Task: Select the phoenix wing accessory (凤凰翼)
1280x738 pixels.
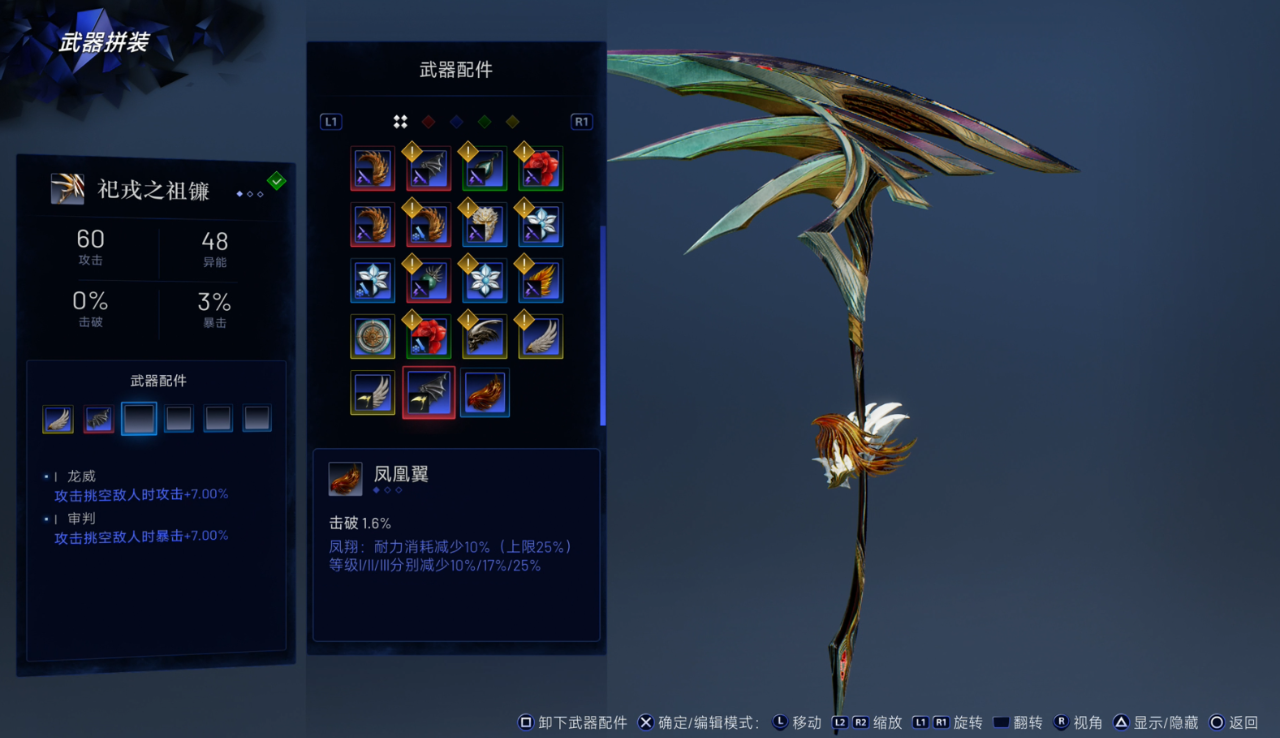Action: click(485, 393)
